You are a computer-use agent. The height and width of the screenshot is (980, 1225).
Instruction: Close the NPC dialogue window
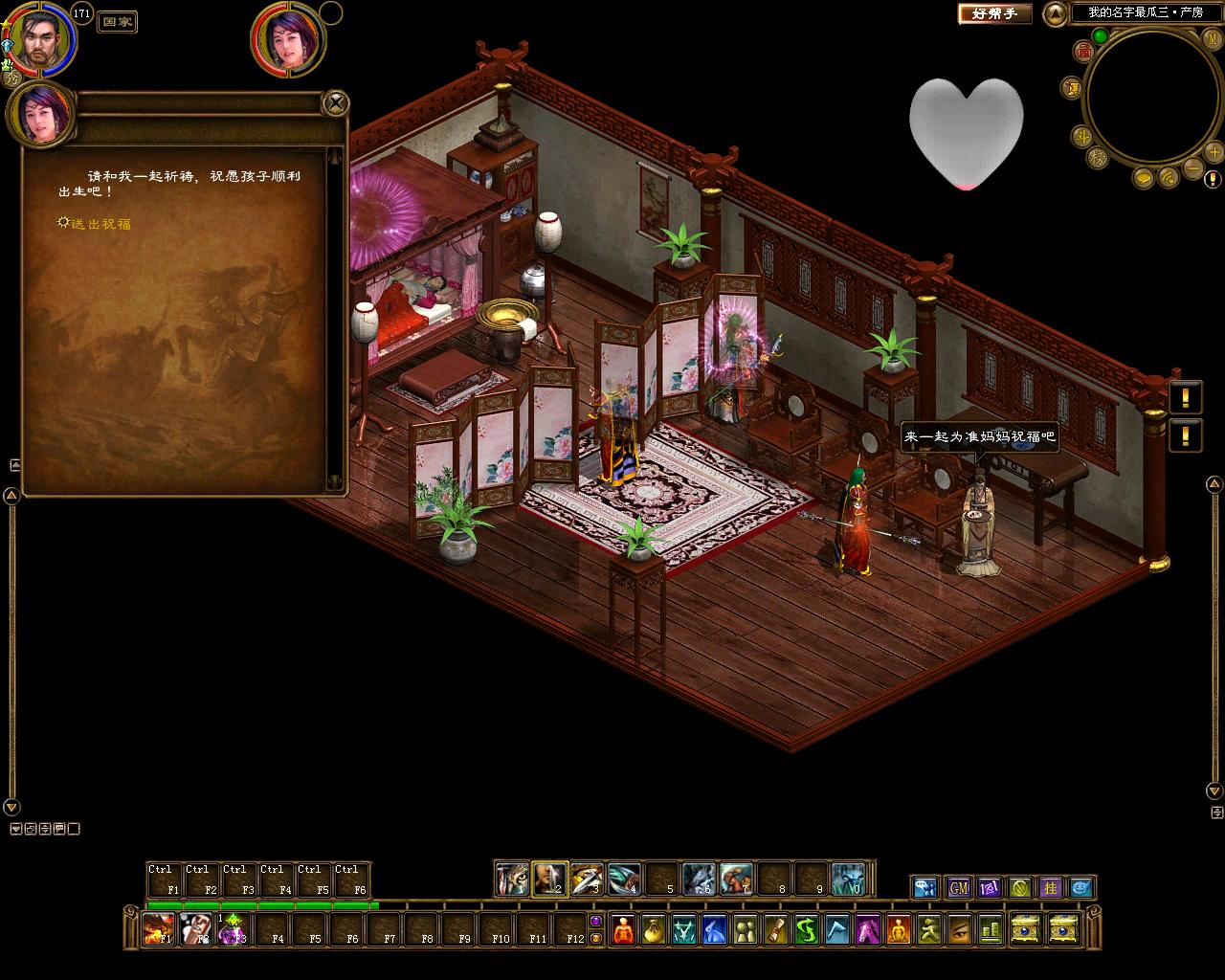(x=335, y=101)
